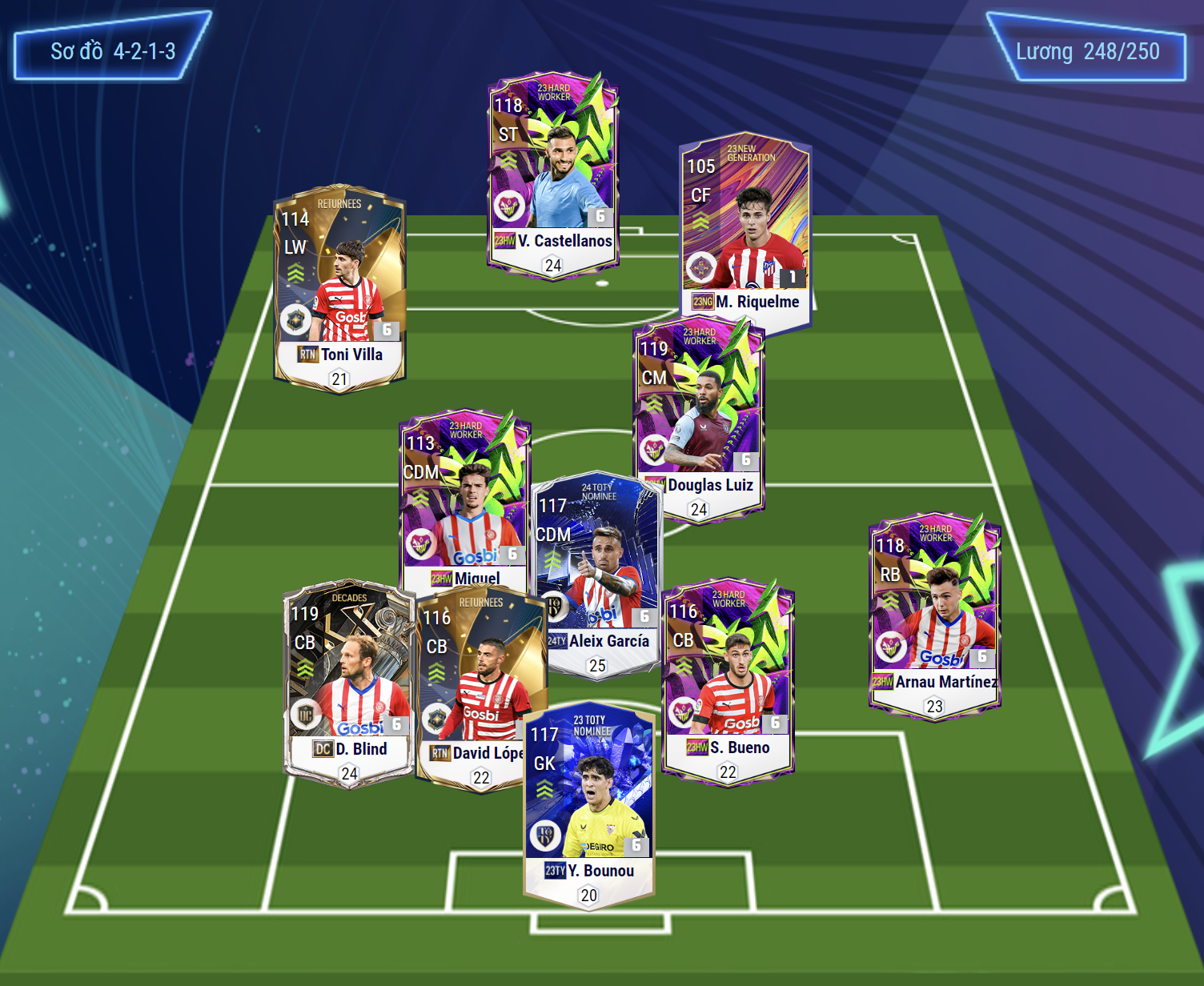Select goalkeeper Y. Bounou card
The width and height of the screenshot is (1204, 986).
click(x=589, y=804)
